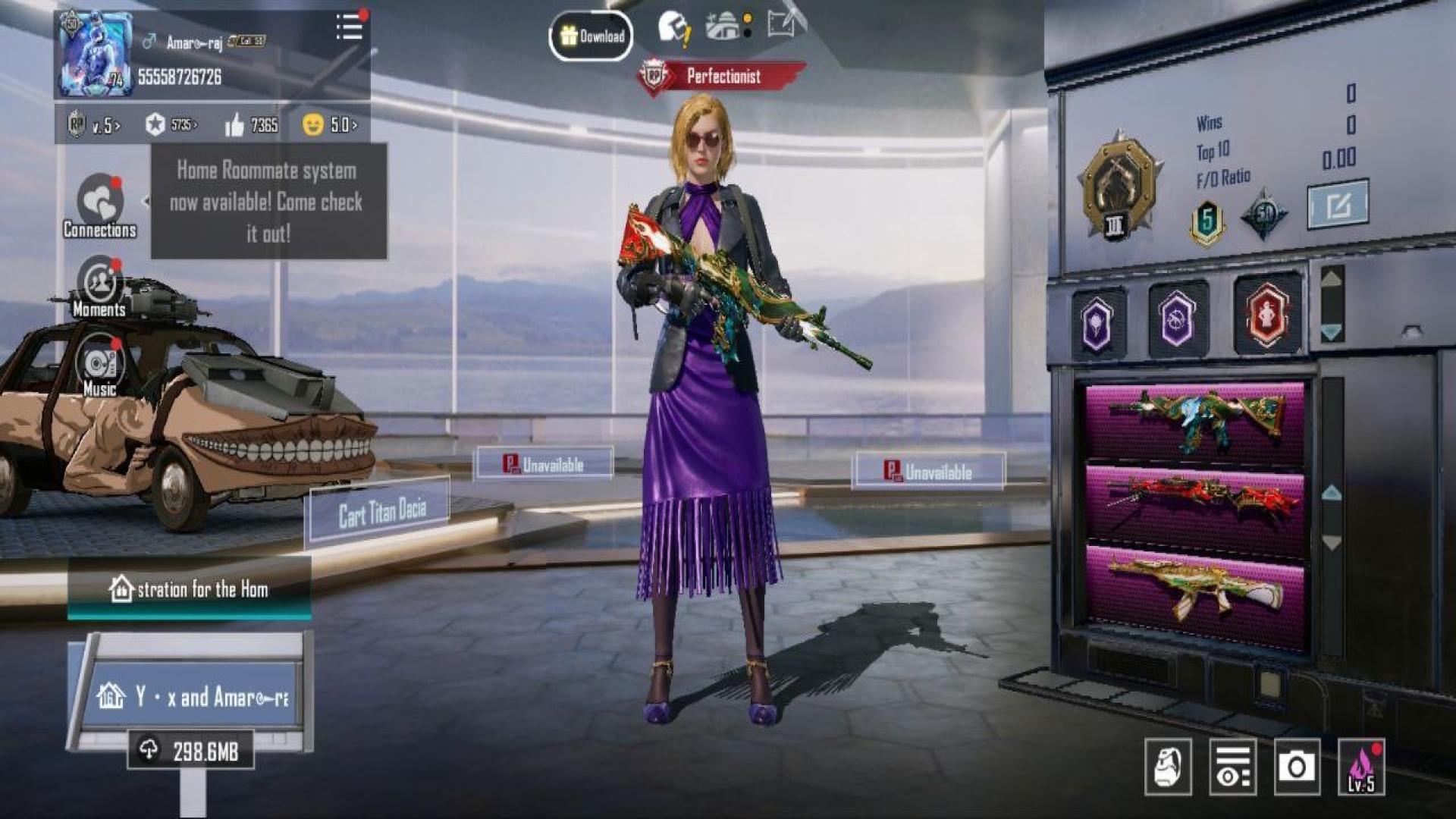Image resolution: width=1456 pixels, height=819 pixels.
Task: Open the list menu icon
Action: (x=349, y=27)
